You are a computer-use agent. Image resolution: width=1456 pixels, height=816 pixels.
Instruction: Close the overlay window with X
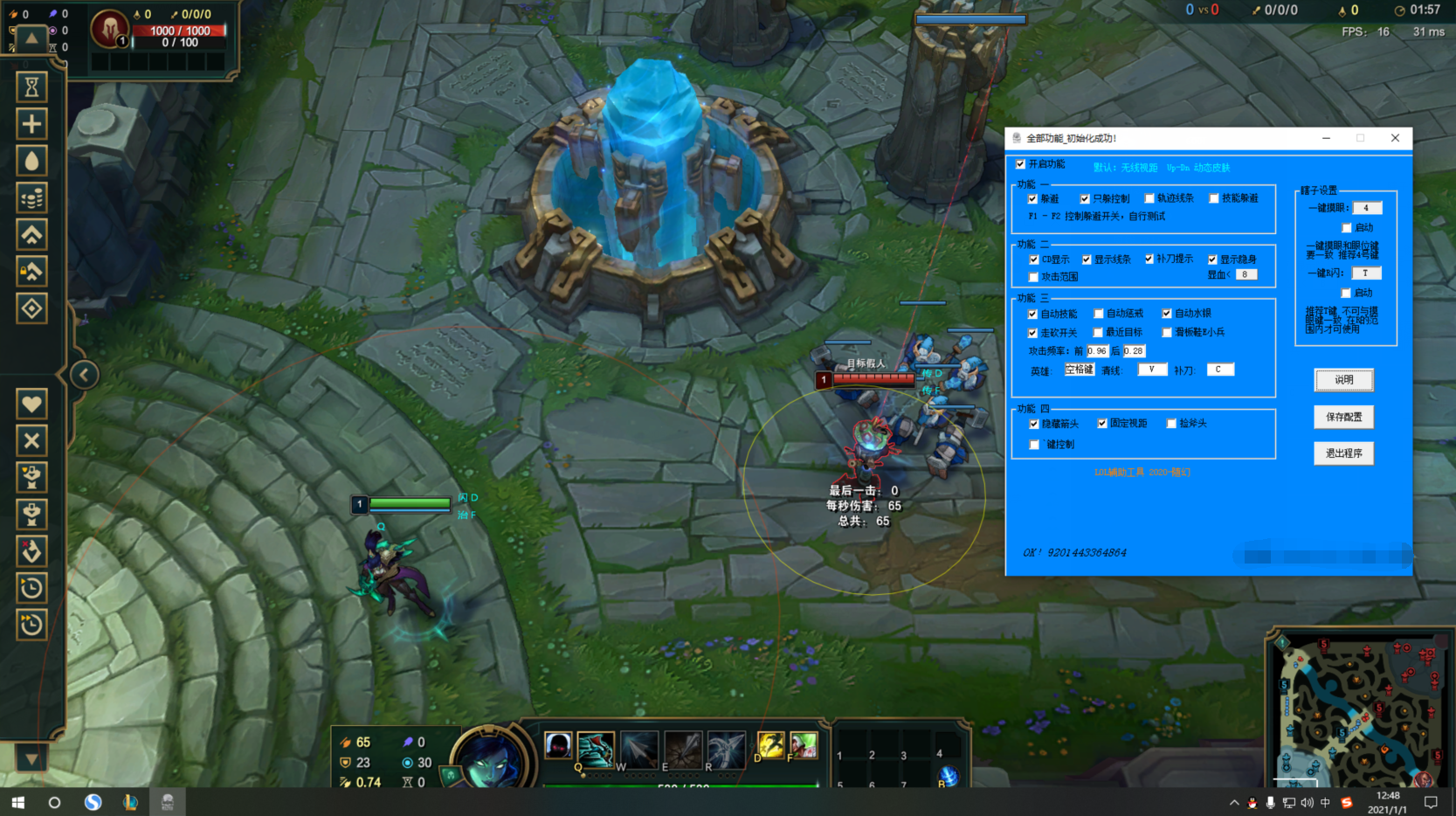click(1395, 138)
